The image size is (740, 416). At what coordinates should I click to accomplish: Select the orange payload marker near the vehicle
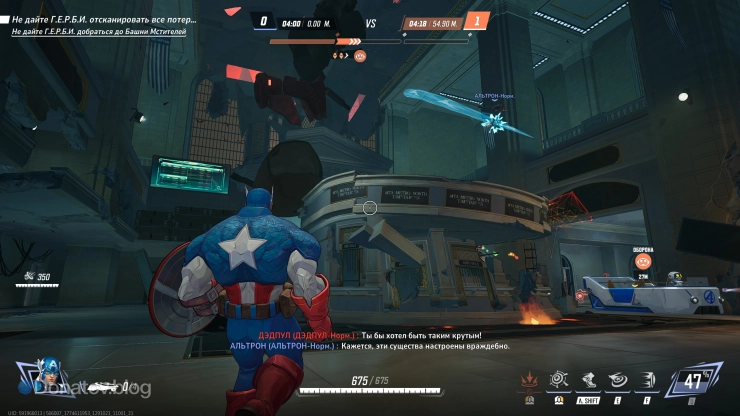point(643,261)
